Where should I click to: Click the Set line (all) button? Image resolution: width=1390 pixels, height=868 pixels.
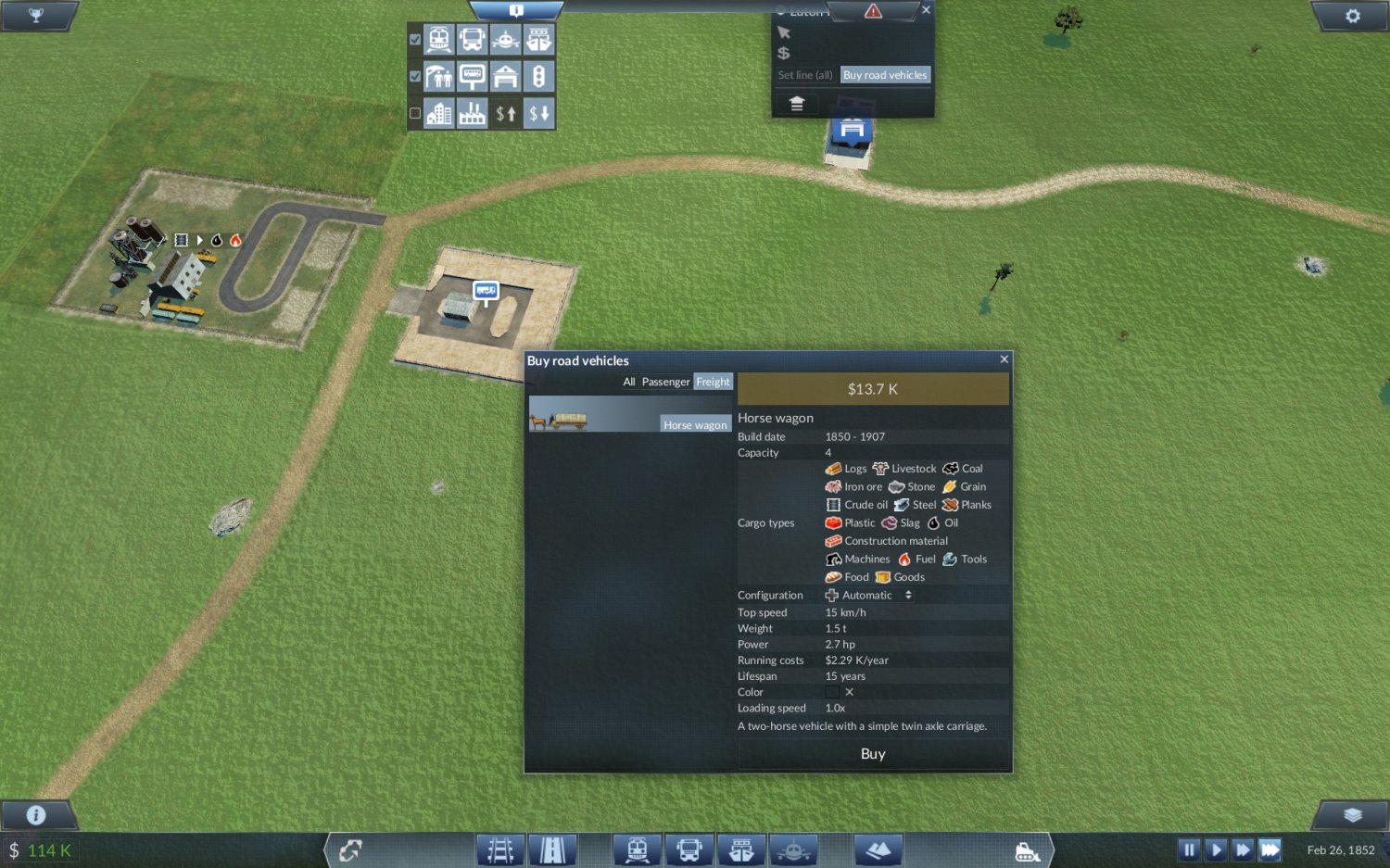[805, 75]
